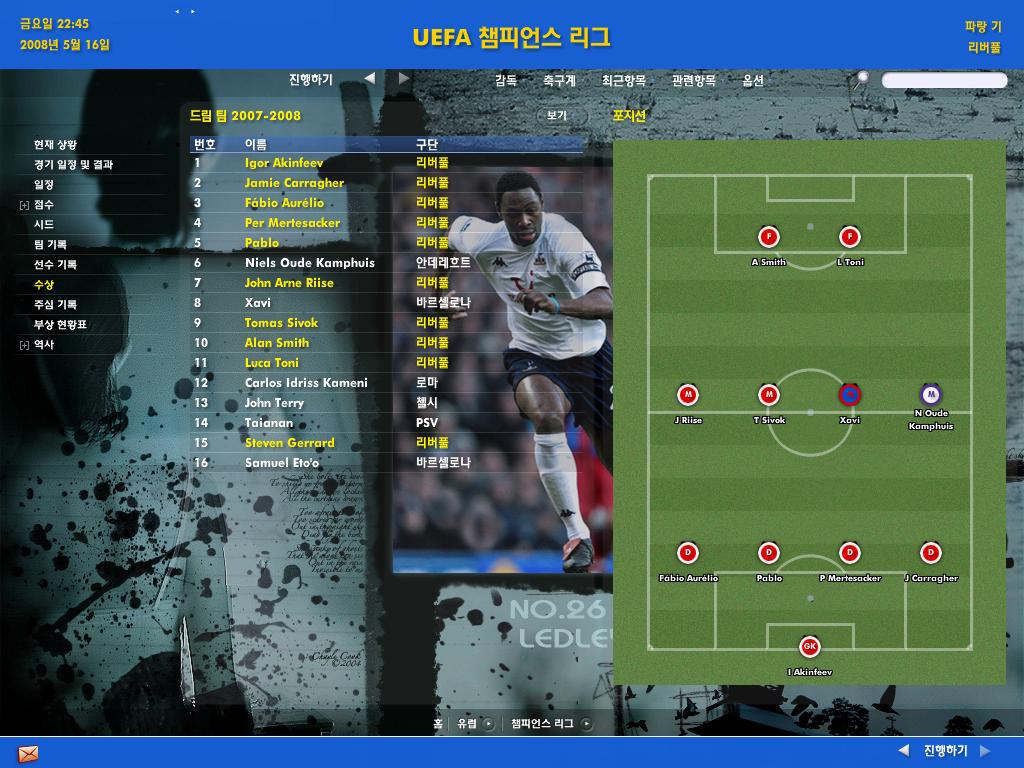Open 부상 현황표 in the sidebar
Image resolution: width=1024 pixels, height=768 pixels.
[60, 325]
